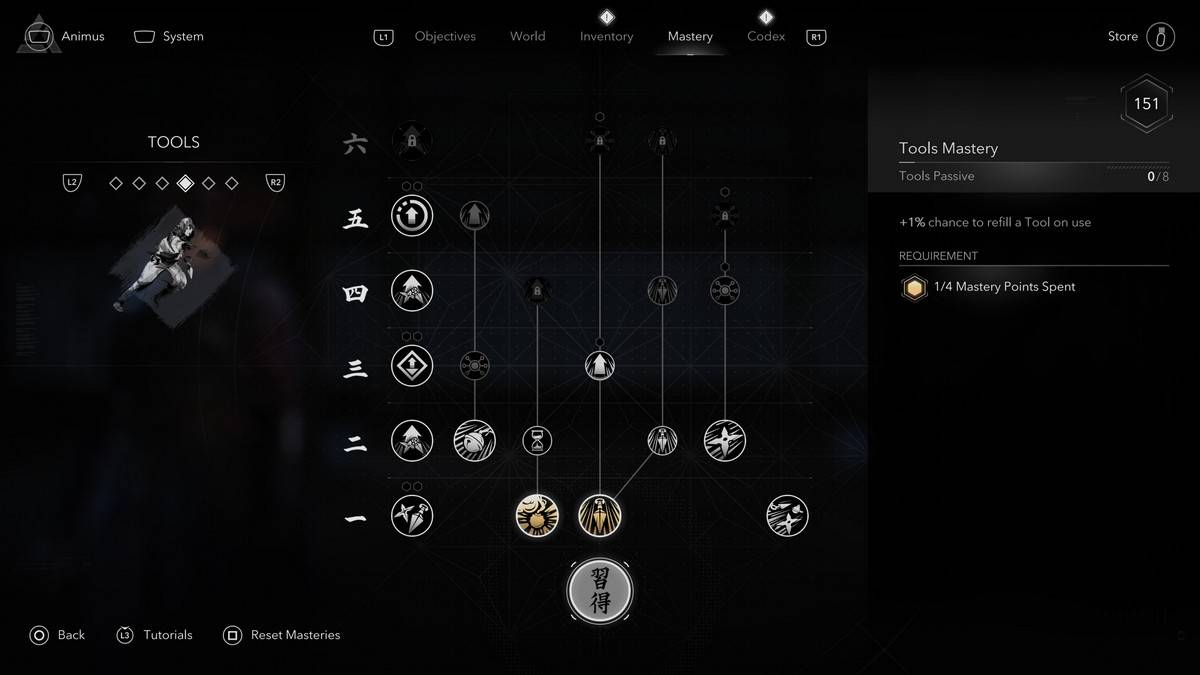Go to the Inventory tab
Image resolution: width=1200 pixels, height=675 pixels.
(606, 36)
